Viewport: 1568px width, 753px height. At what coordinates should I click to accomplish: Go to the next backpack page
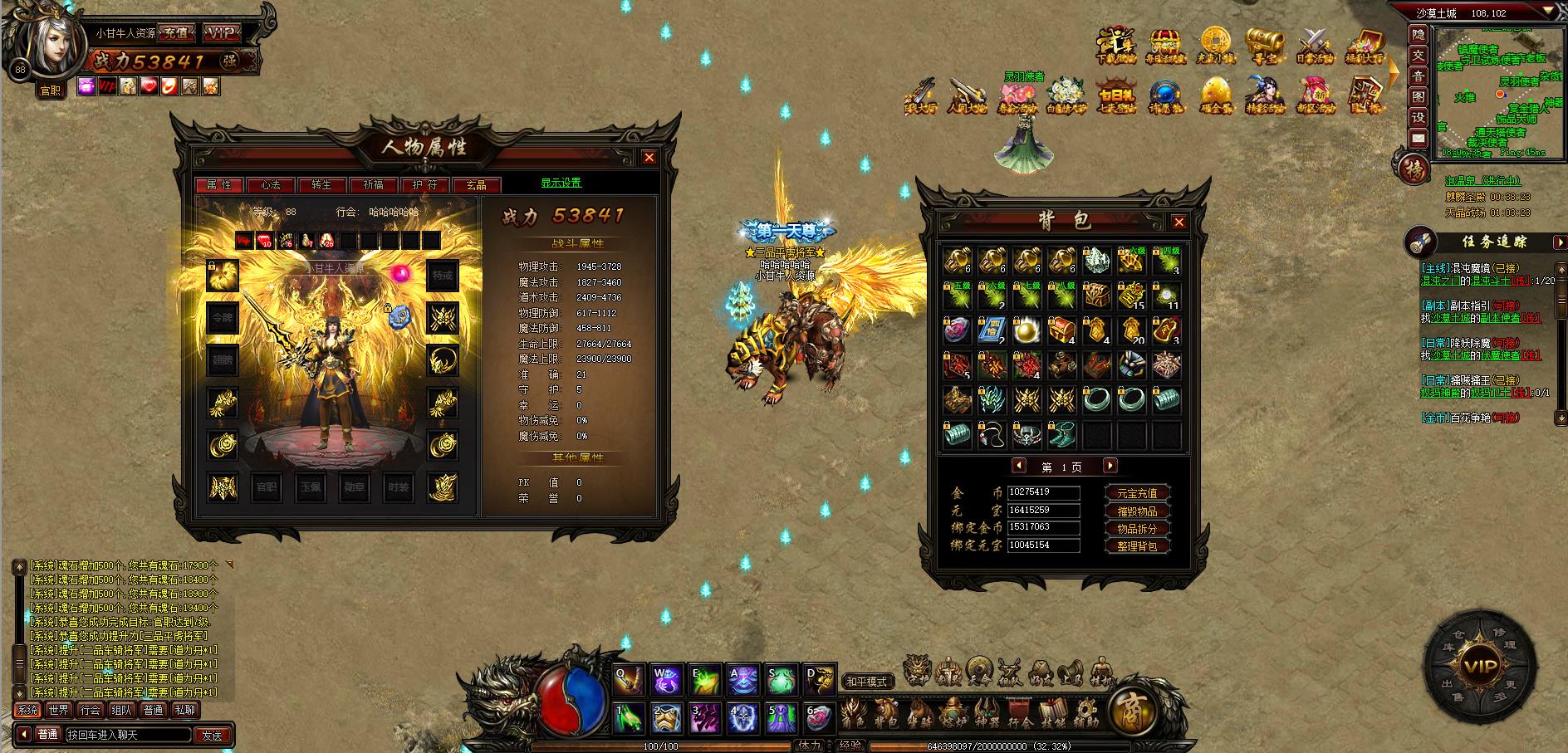[1110, 466]
